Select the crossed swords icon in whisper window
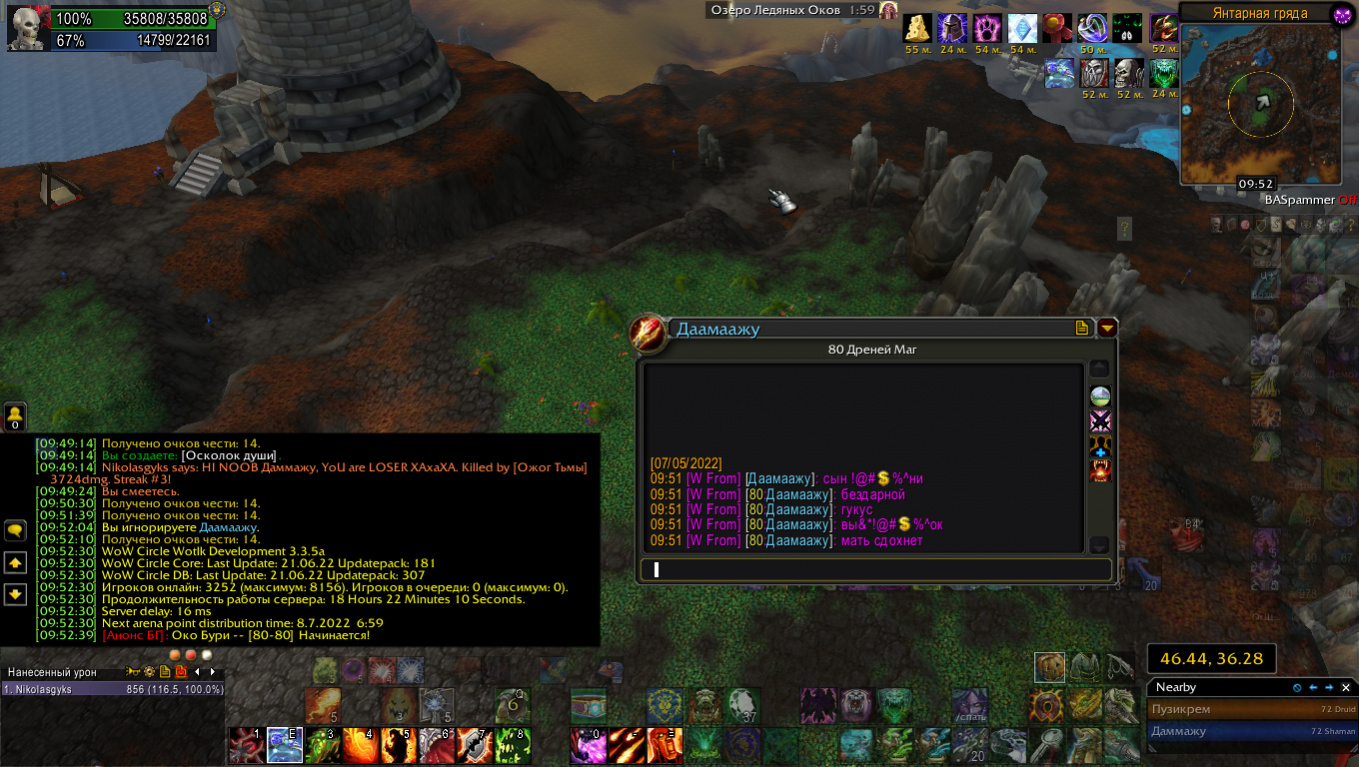This screenshot has width=1359, height=767. tap(1100, 420)
